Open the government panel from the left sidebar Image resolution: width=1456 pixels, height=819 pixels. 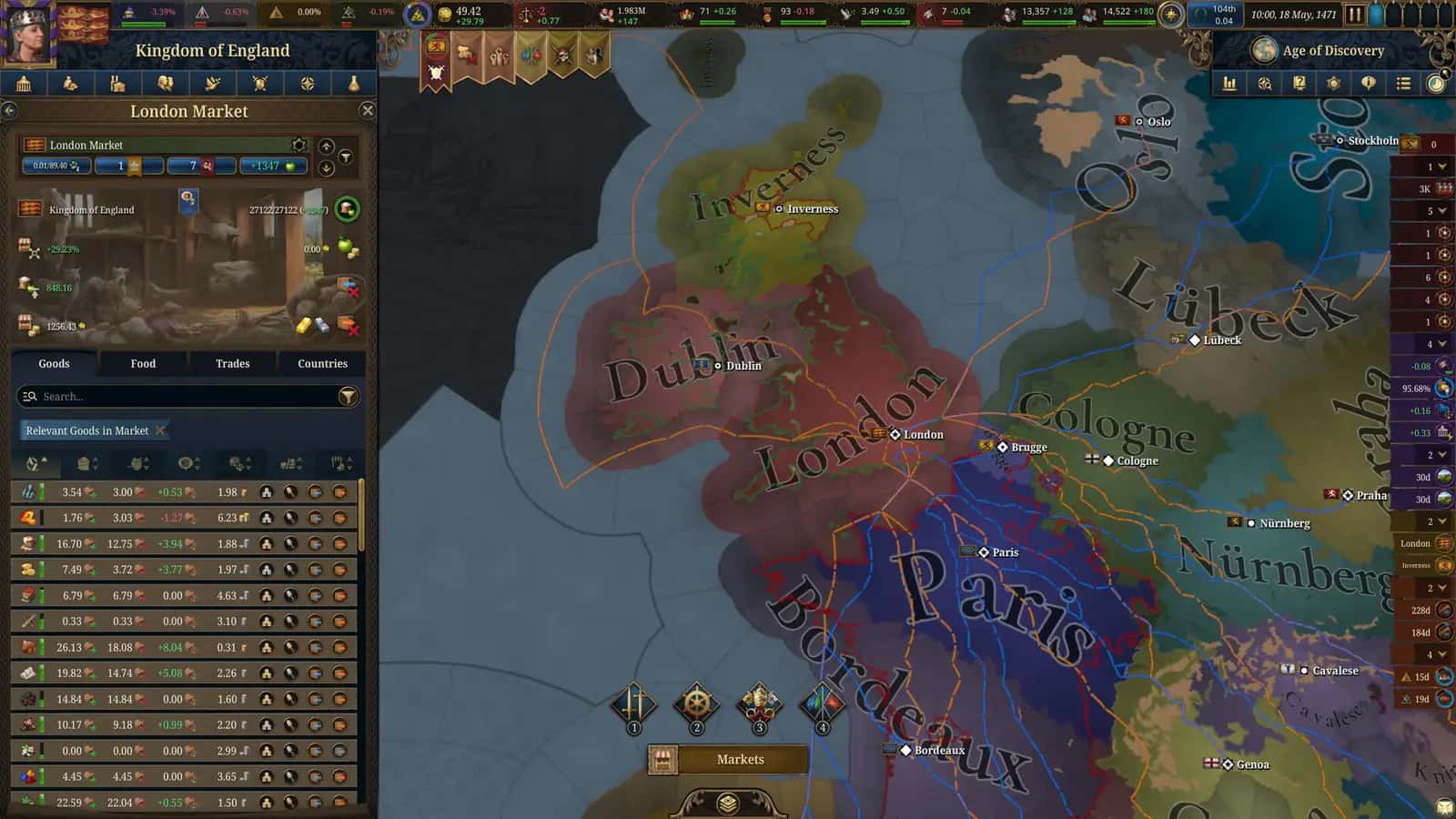pyautogui.click(x=24, y=83)
